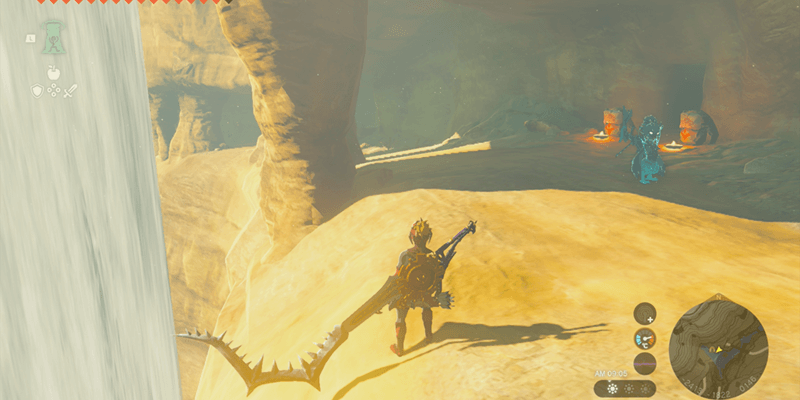Check the temperature gauge icon

tap(645, 339)
